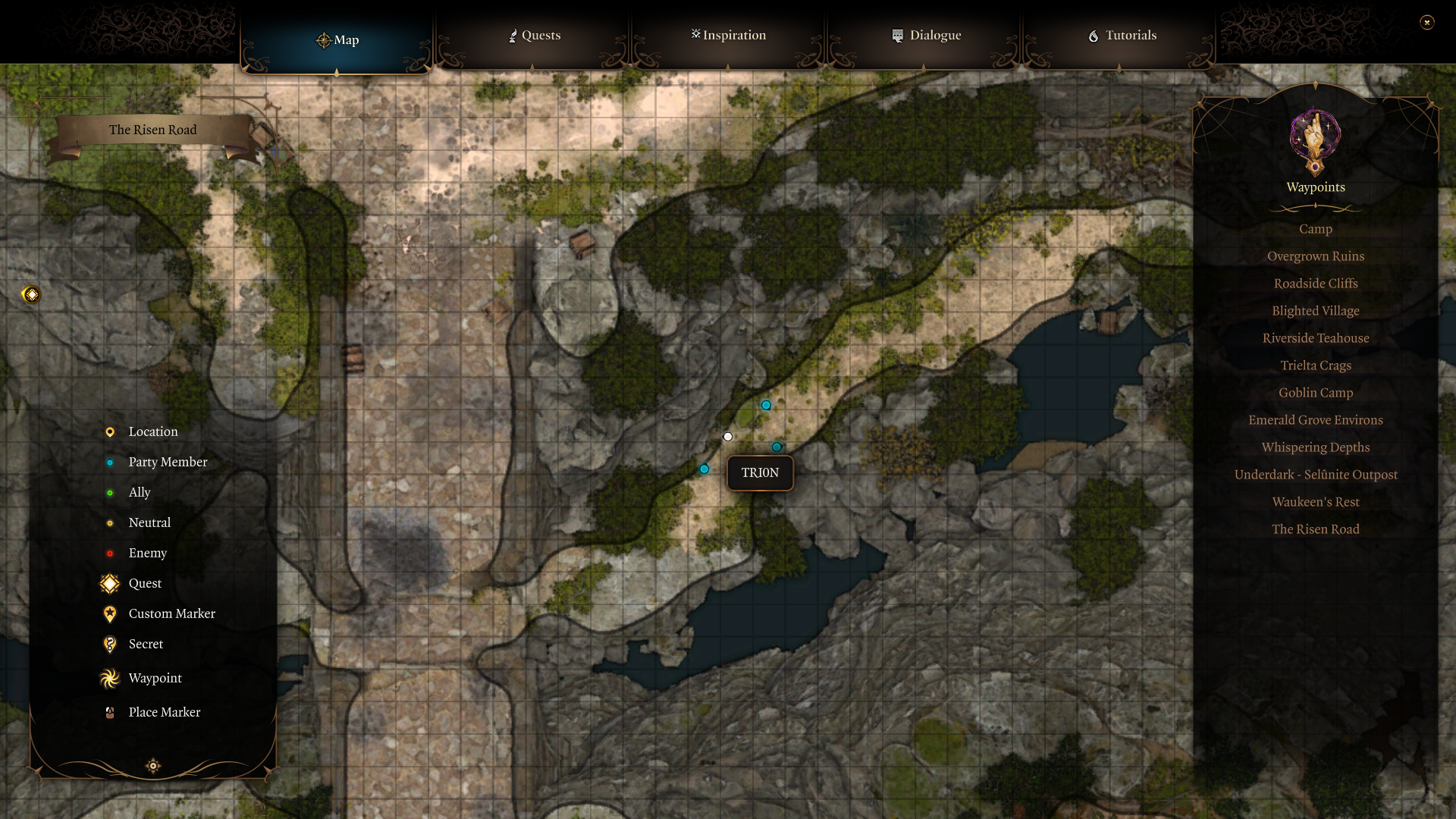This screenshot has height=819, width=1456.
Task: Show the Tutorials tab
Action: (1122, 36)
